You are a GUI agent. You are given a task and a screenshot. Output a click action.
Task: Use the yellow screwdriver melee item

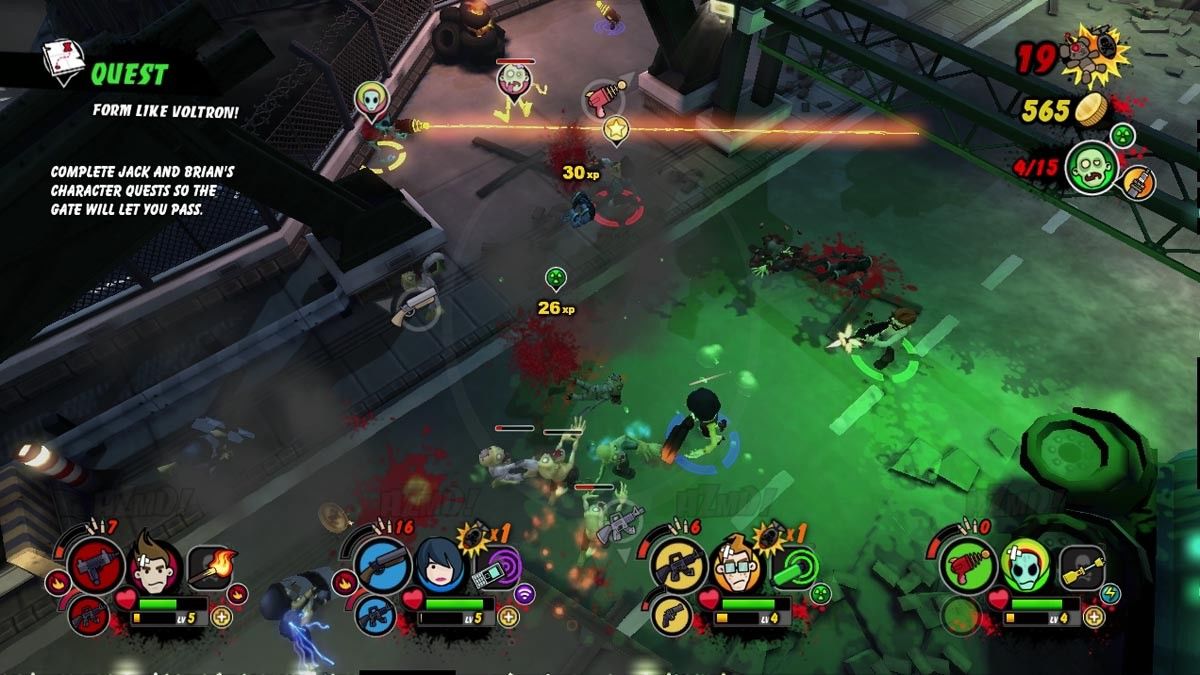pos(1081,567)
